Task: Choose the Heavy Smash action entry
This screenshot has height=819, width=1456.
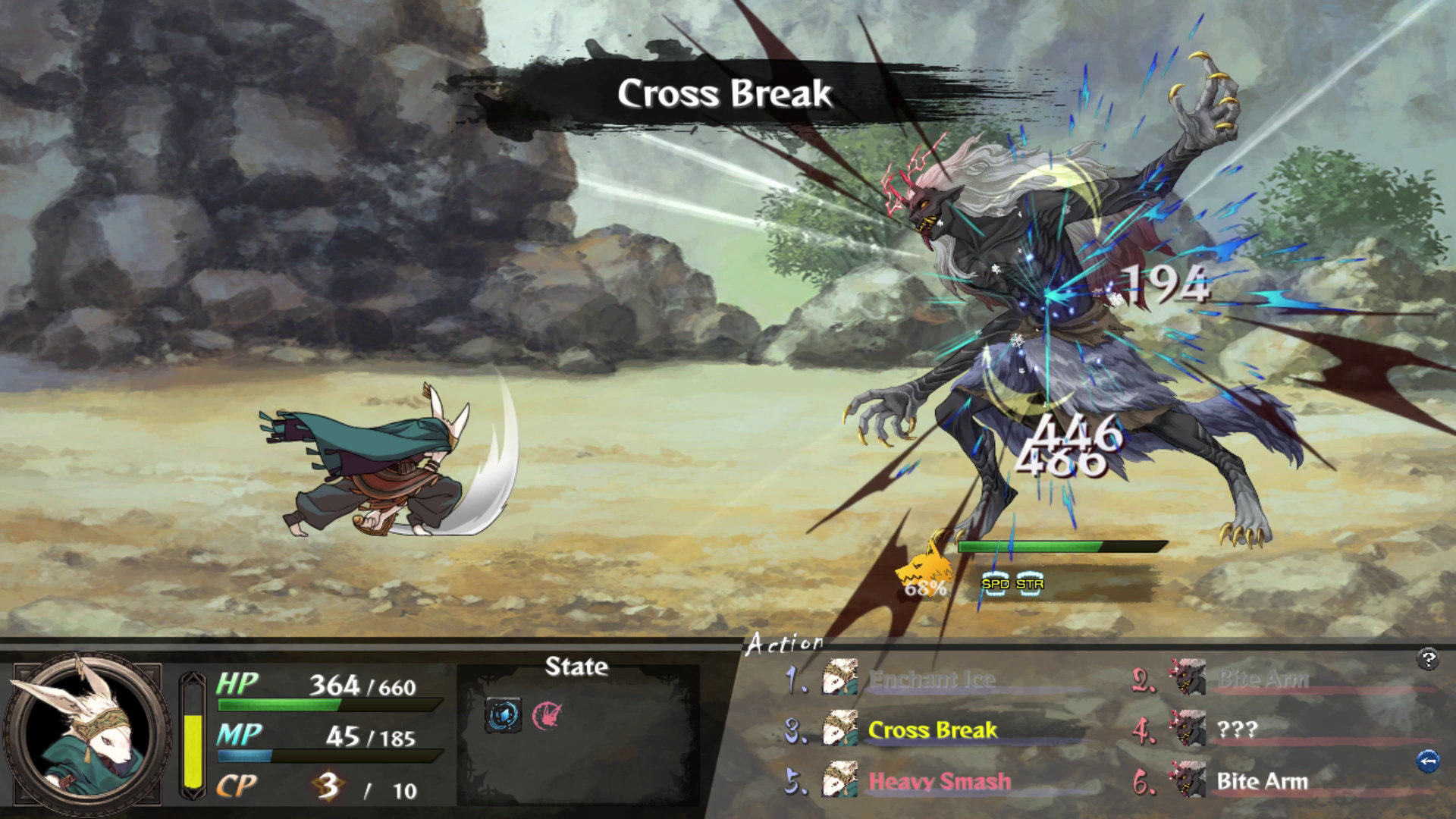Action: (x=939, y=781)
